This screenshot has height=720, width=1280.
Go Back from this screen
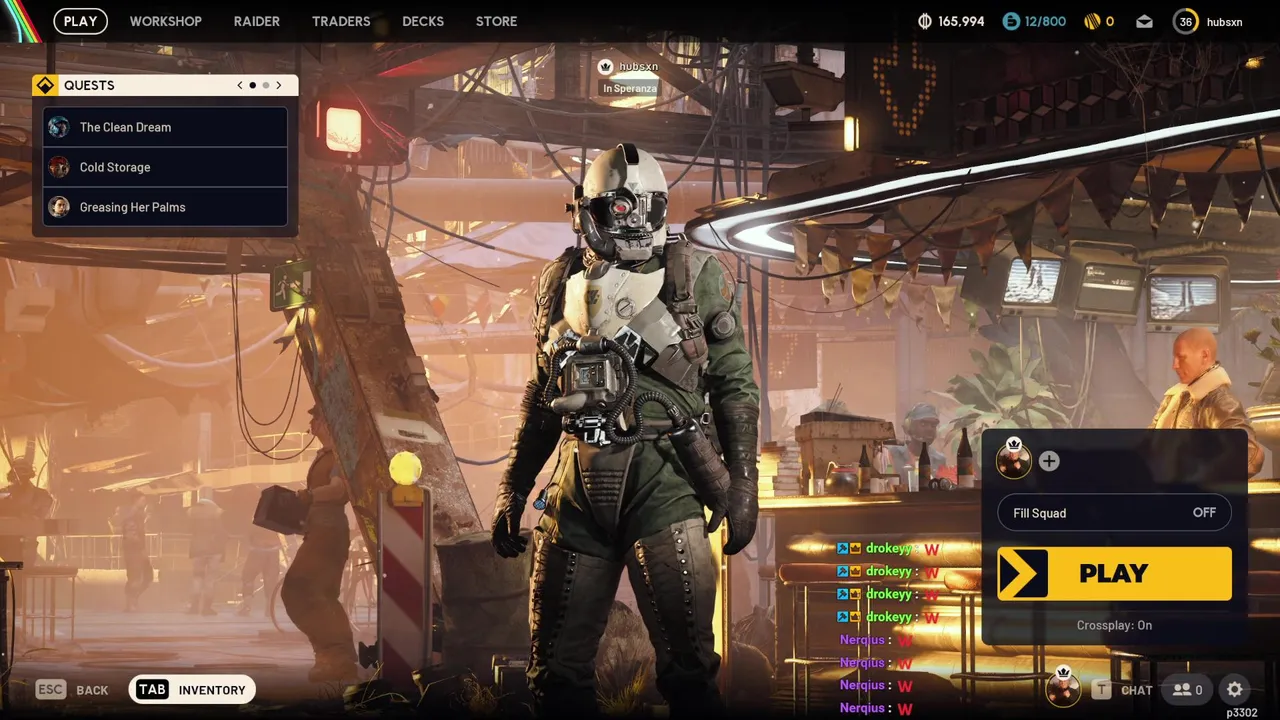click(x=72, y=690)
